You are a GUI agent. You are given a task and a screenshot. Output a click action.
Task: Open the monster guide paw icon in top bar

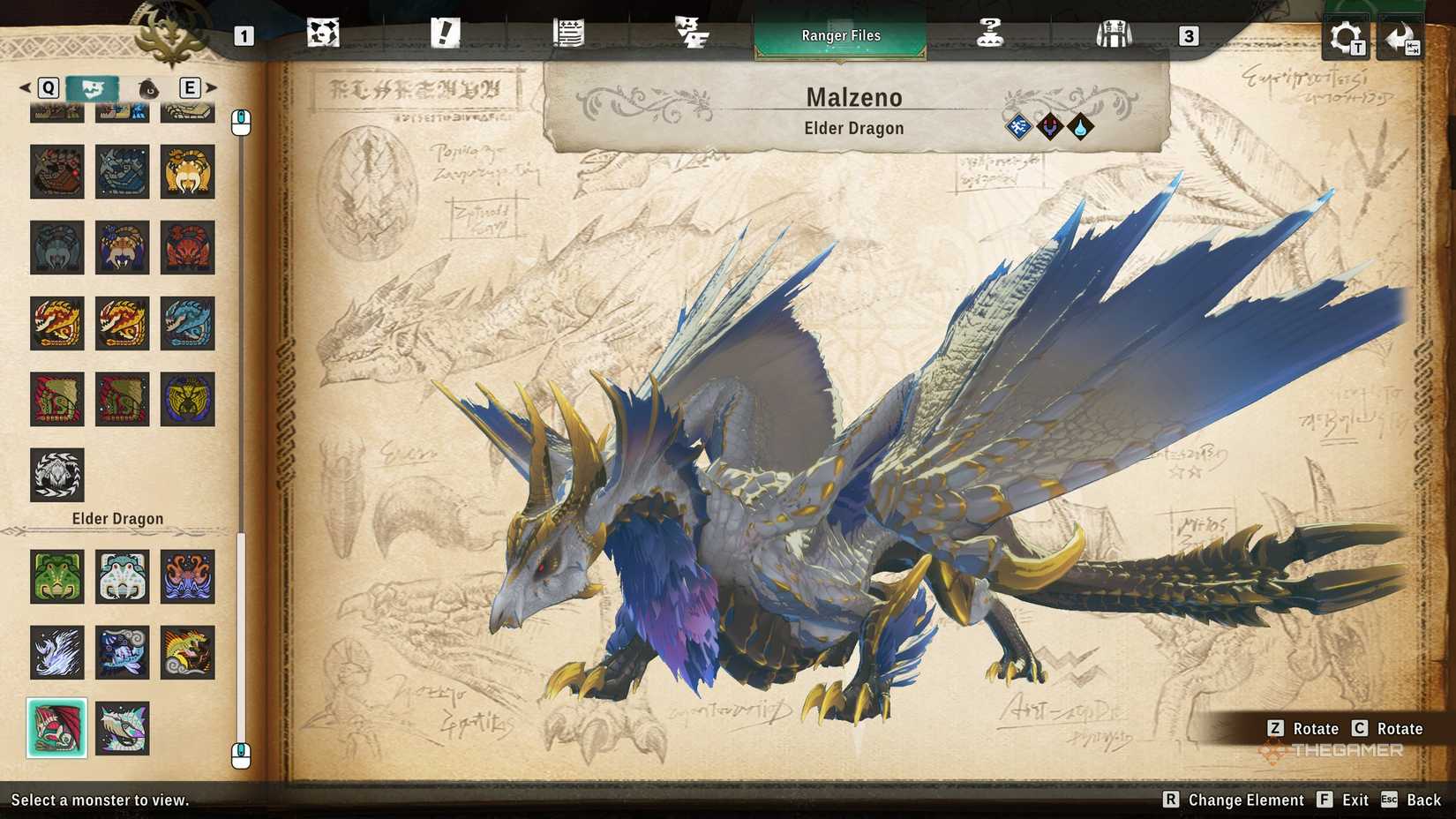click(x=324, y=34)
